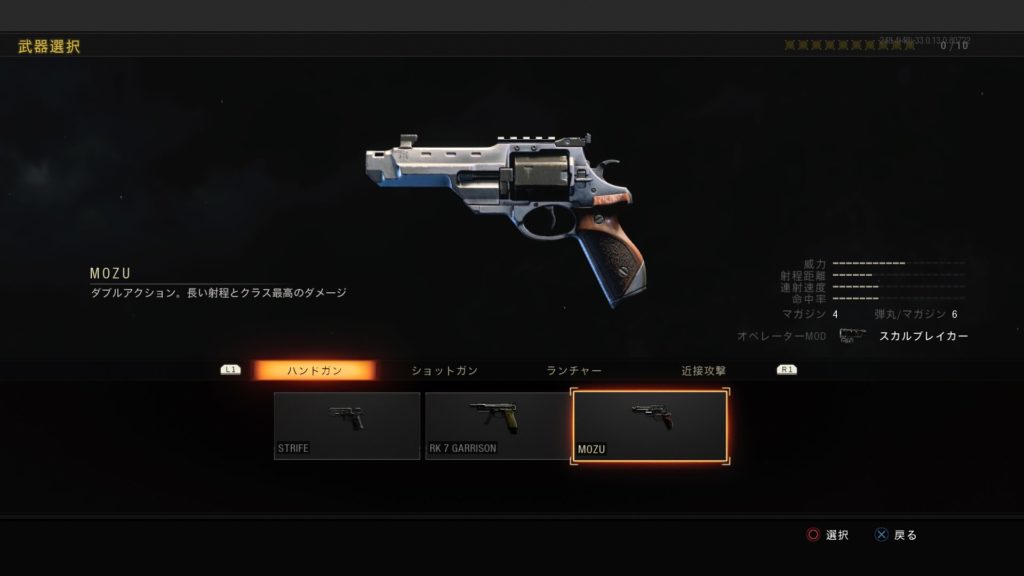Click the スカルブレイカー operator mod icon
The image size is (1024, 576).
click(x=851, y=336)
